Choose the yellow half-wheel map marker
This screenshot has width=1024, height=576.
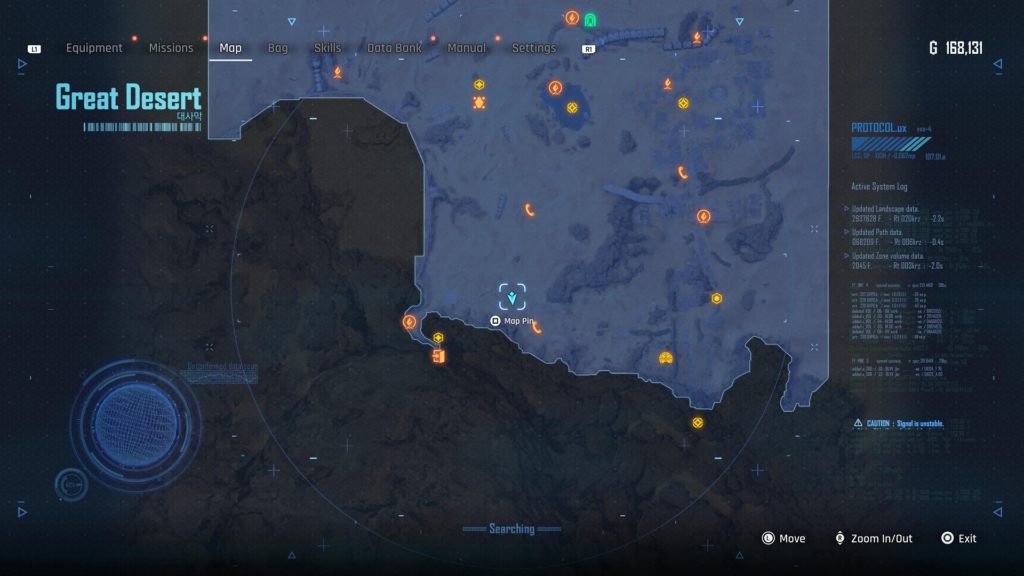665,358
